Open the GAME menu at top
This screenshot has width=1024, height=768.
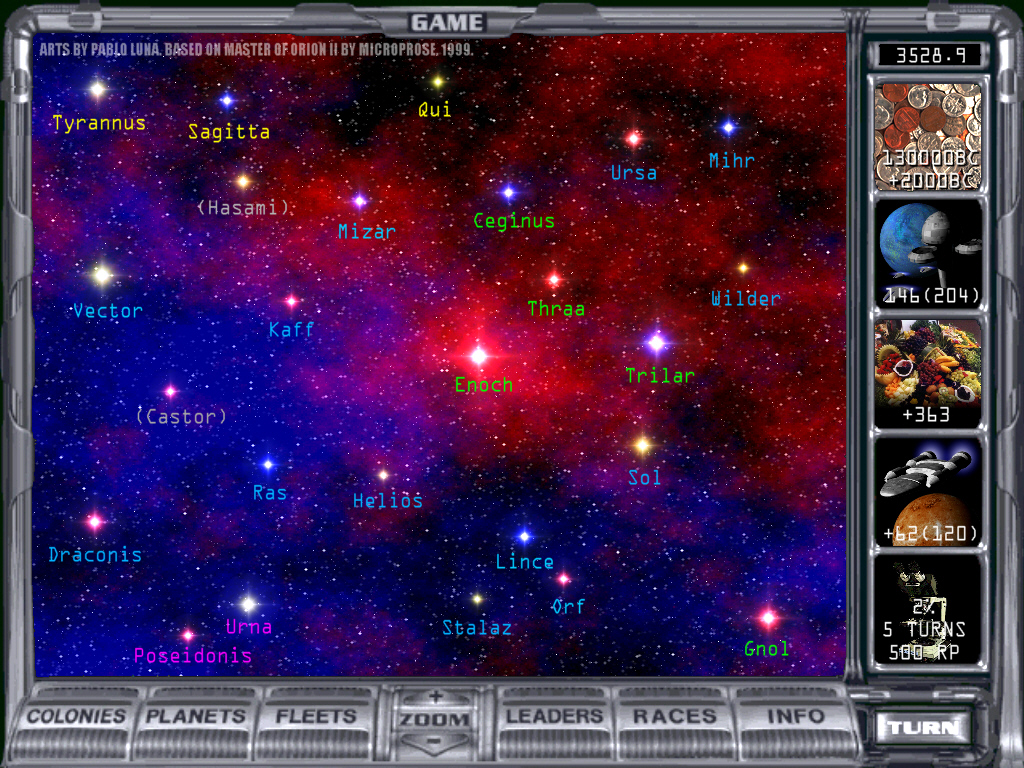pos(447,22)
